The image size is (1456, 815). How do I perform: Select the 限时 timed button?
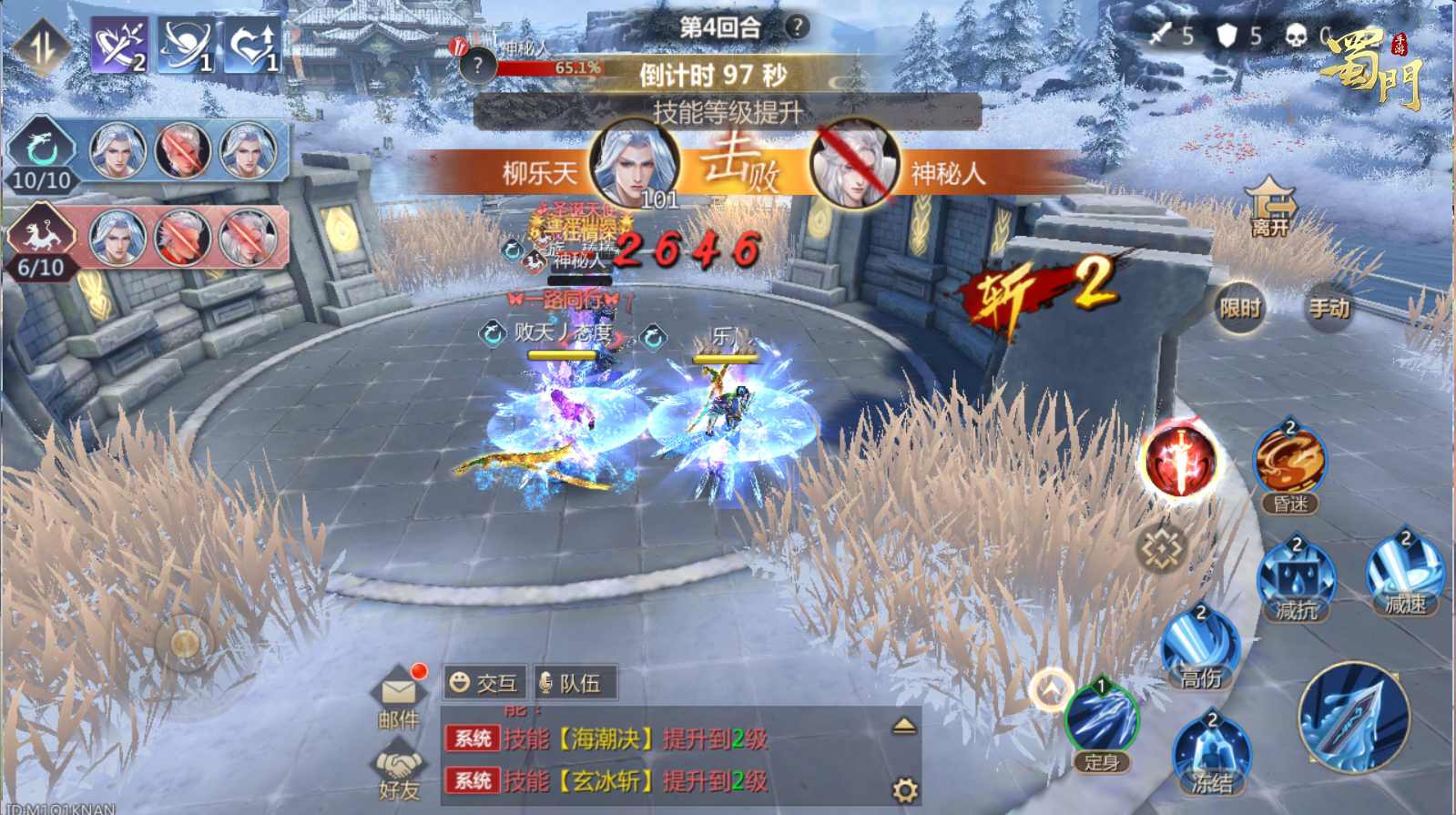1239,309
